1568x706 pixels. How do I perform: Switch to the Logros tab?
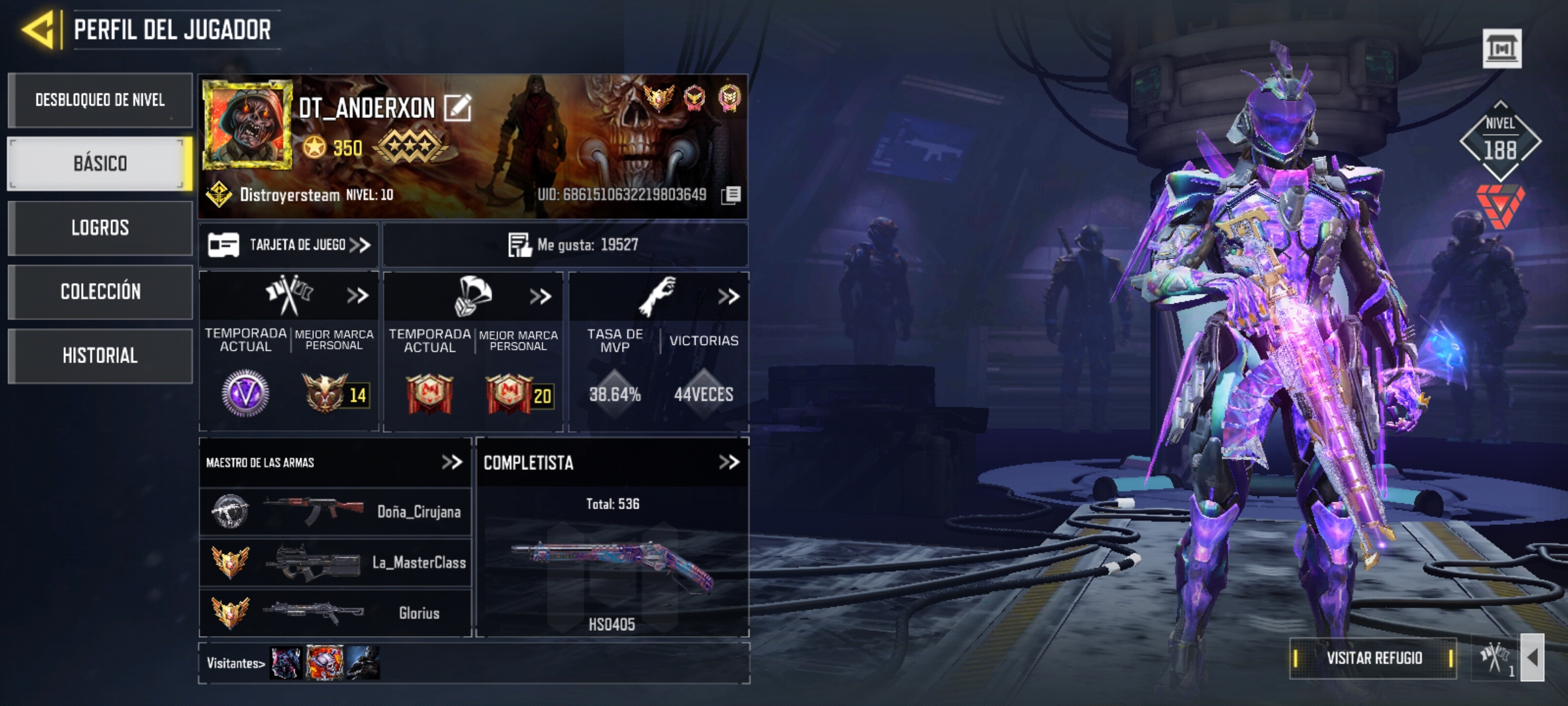pos(100,227)
